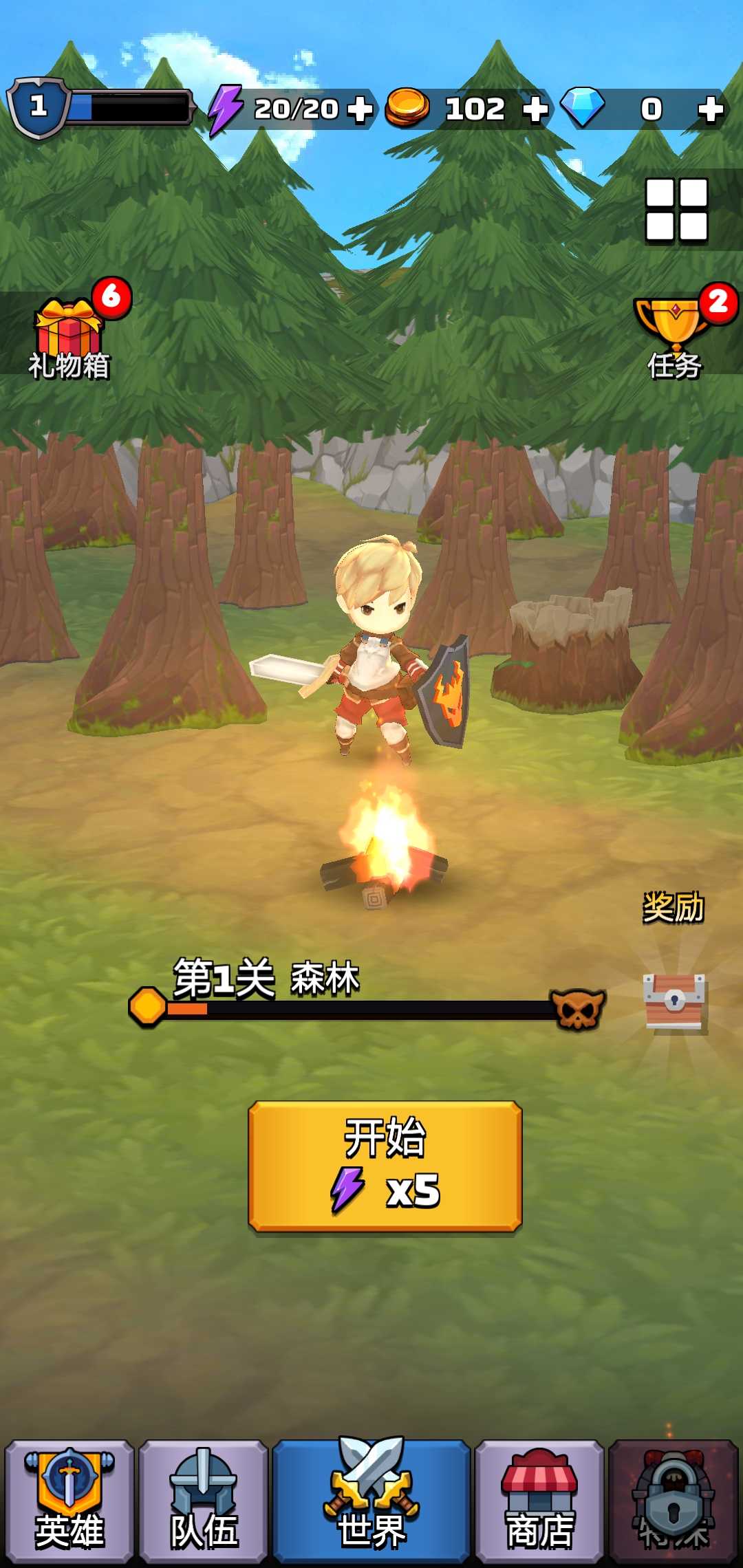The width and height of the screenshot is (743, 1568).
Task: Open the 商店 shop tab
Action: [x=539, y=1501]
